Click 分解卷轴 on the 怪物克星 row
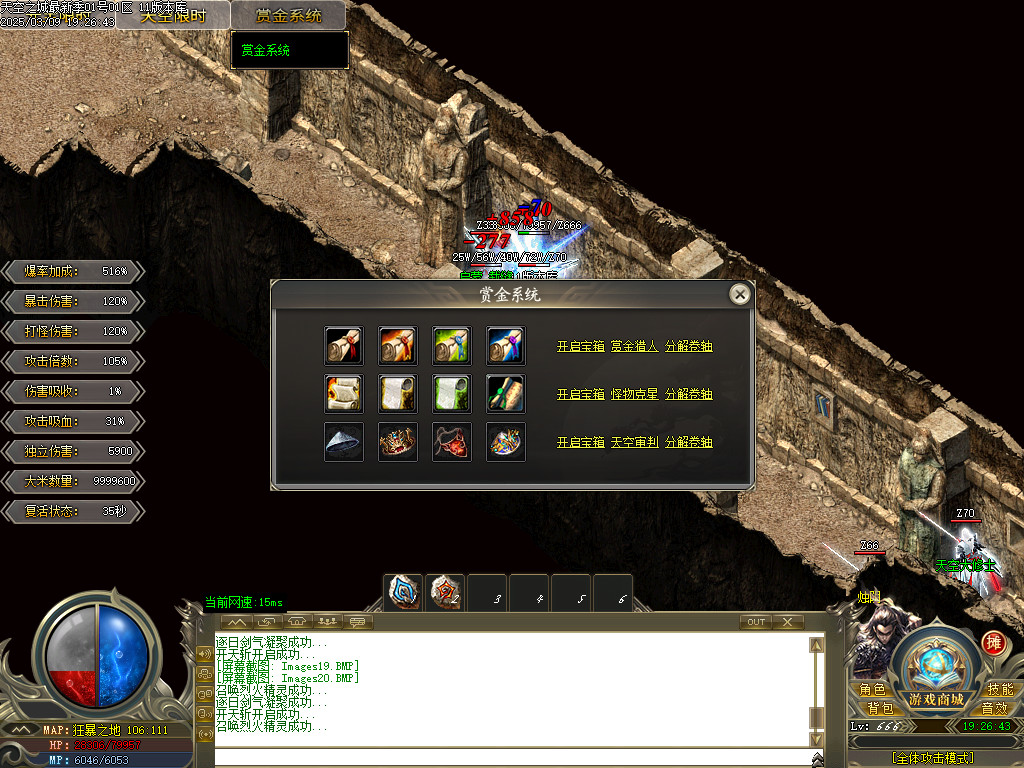Image resolution: width=1024 pixels, height=768 pixels. (689, 394)
